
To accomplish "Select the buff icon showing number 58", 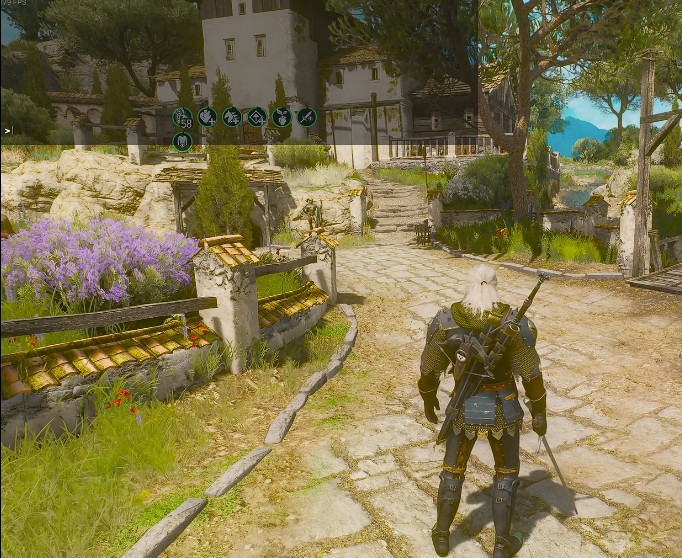I will tap(182, 117).
